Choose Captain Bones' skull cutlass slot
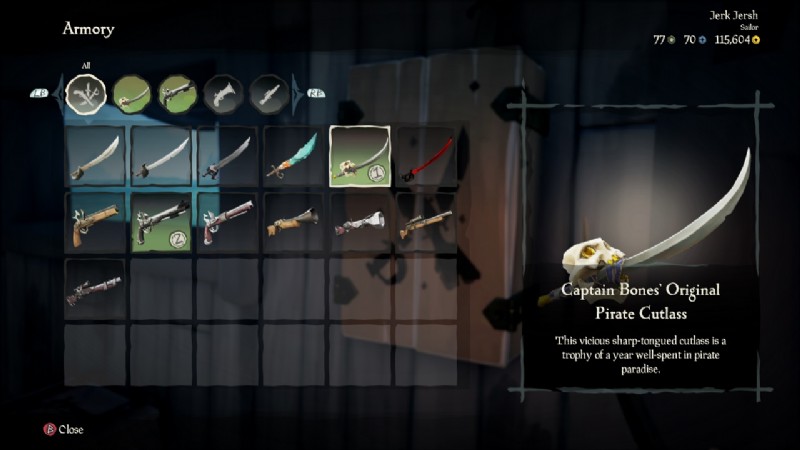Viewport: 800px width, 450px height. [359, 156]
